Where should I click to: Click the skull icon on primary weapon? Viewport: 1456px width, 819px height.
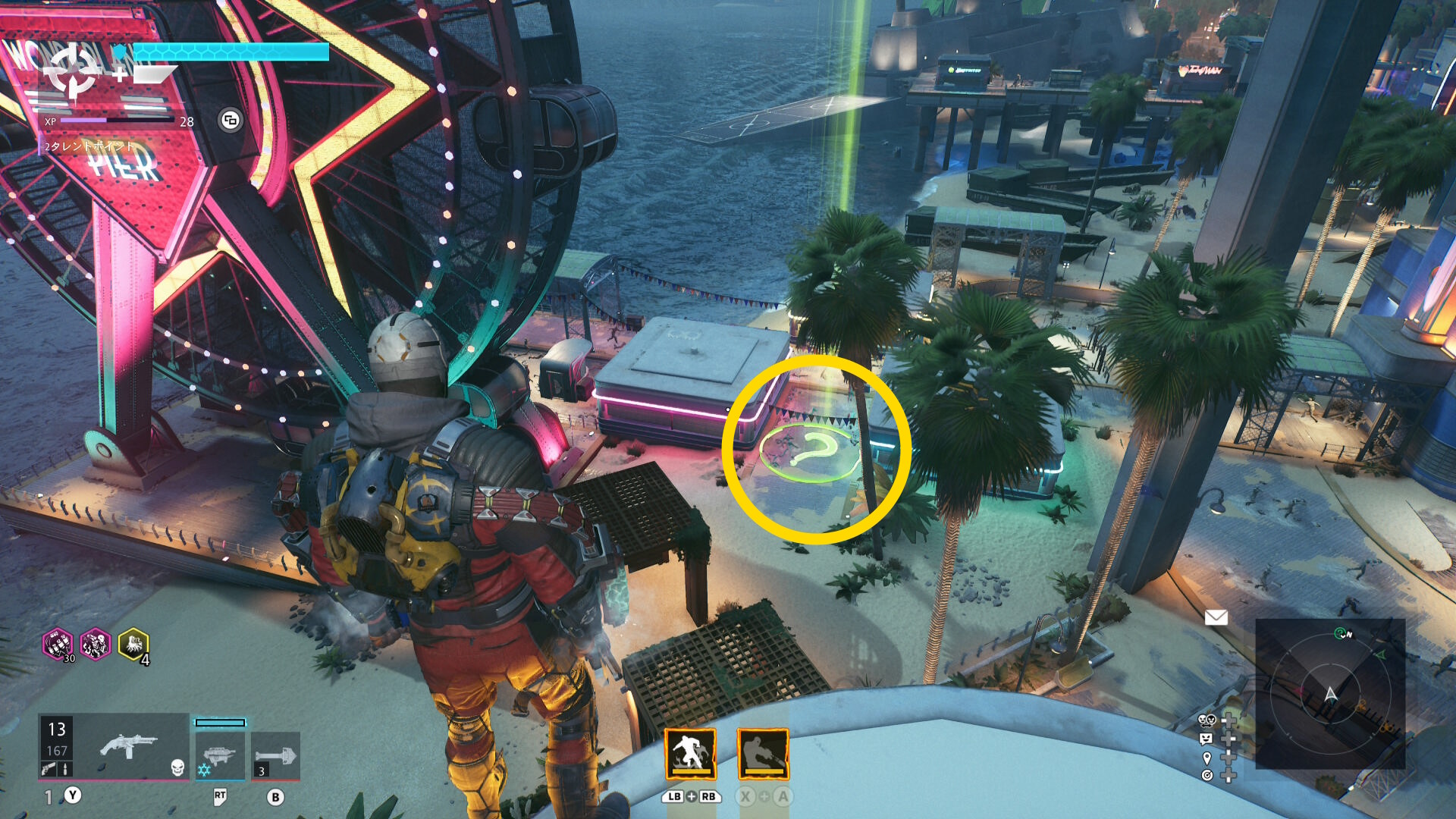tap(177, 768)
